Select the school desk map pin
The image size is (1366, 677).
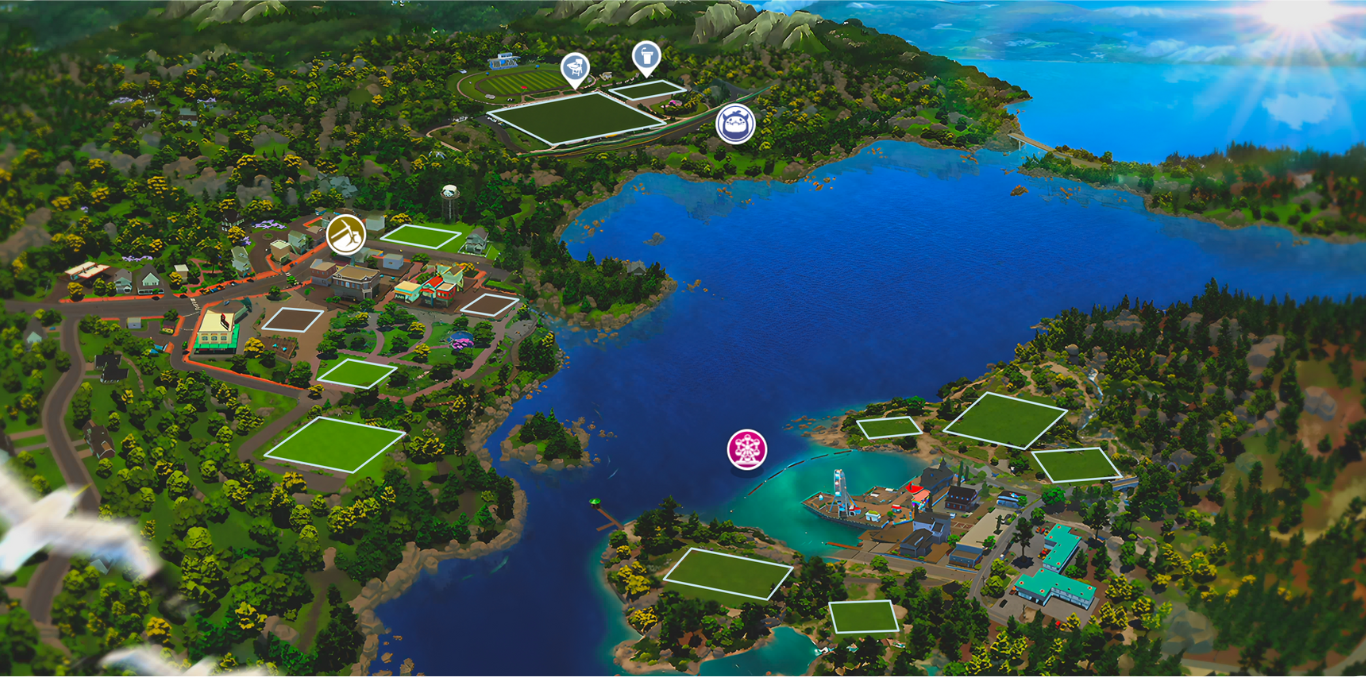tap(574, 68)
